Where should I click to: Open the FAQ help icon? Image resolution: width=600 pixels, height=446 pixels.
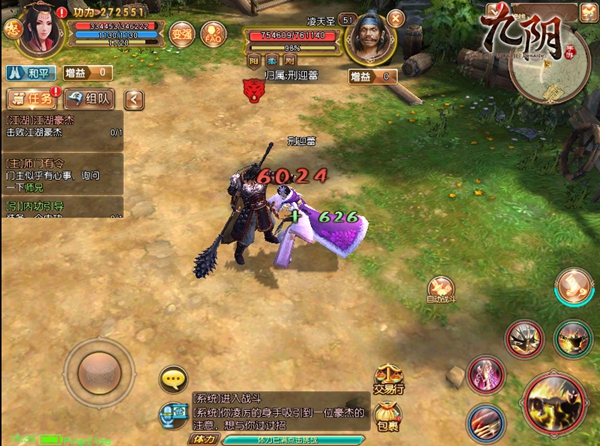pos(212,32)
